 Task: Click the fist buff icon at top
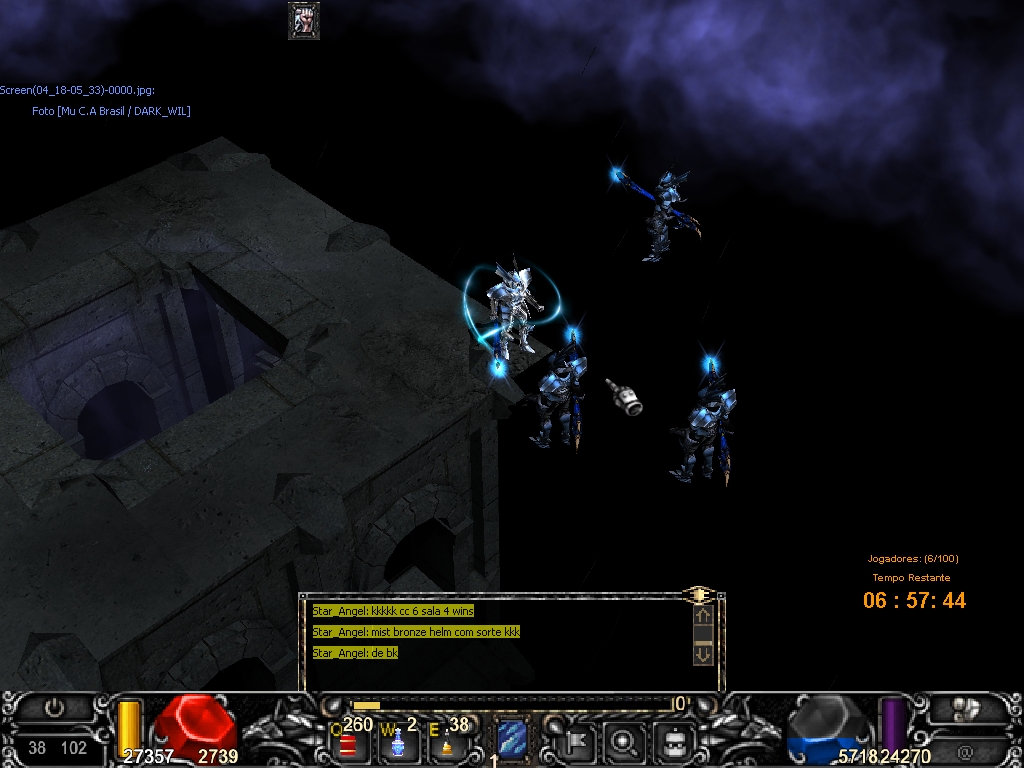[x=304, y=20]
